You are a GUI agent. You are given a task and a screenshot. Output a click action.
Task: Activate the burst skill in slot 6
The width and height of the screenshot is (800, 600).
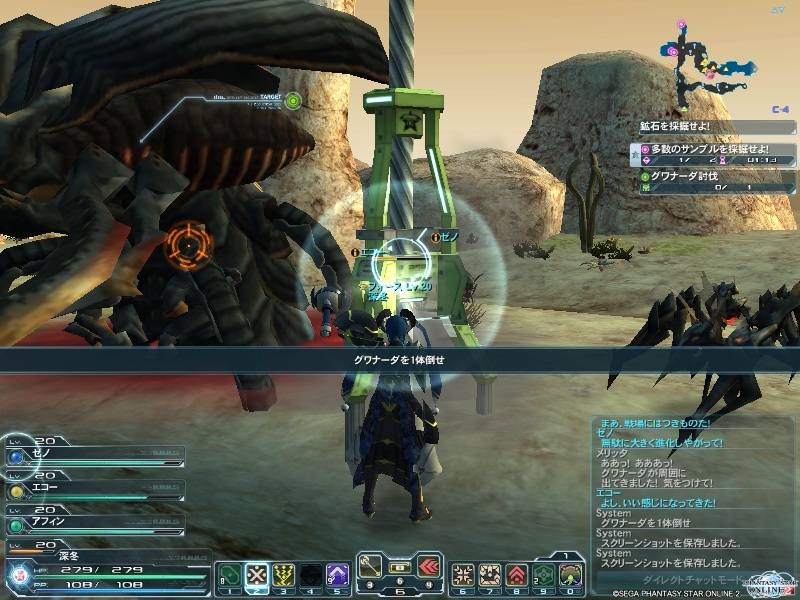coord(463,574)
